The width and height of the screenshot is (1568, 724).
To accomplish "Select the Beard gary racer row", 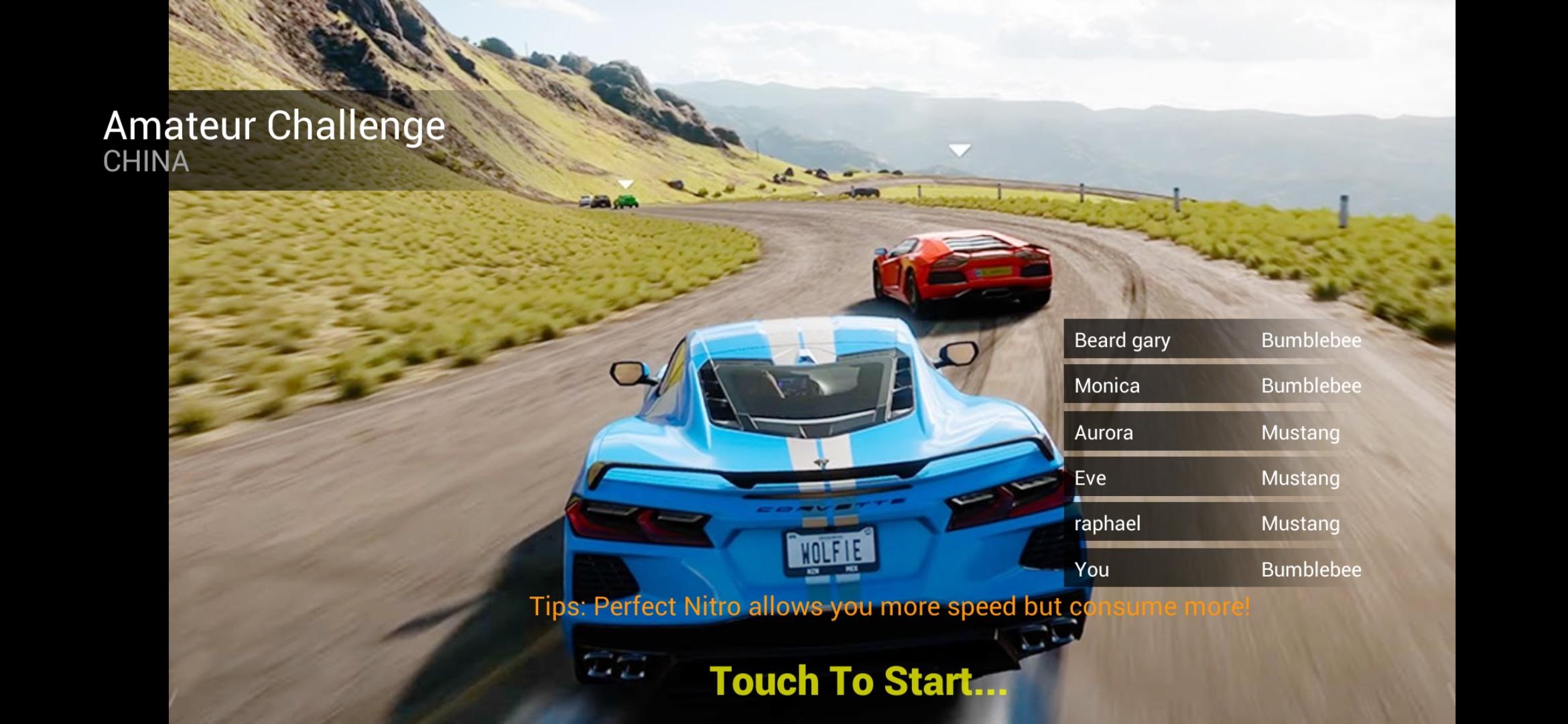I will (x=1217, y=341).
